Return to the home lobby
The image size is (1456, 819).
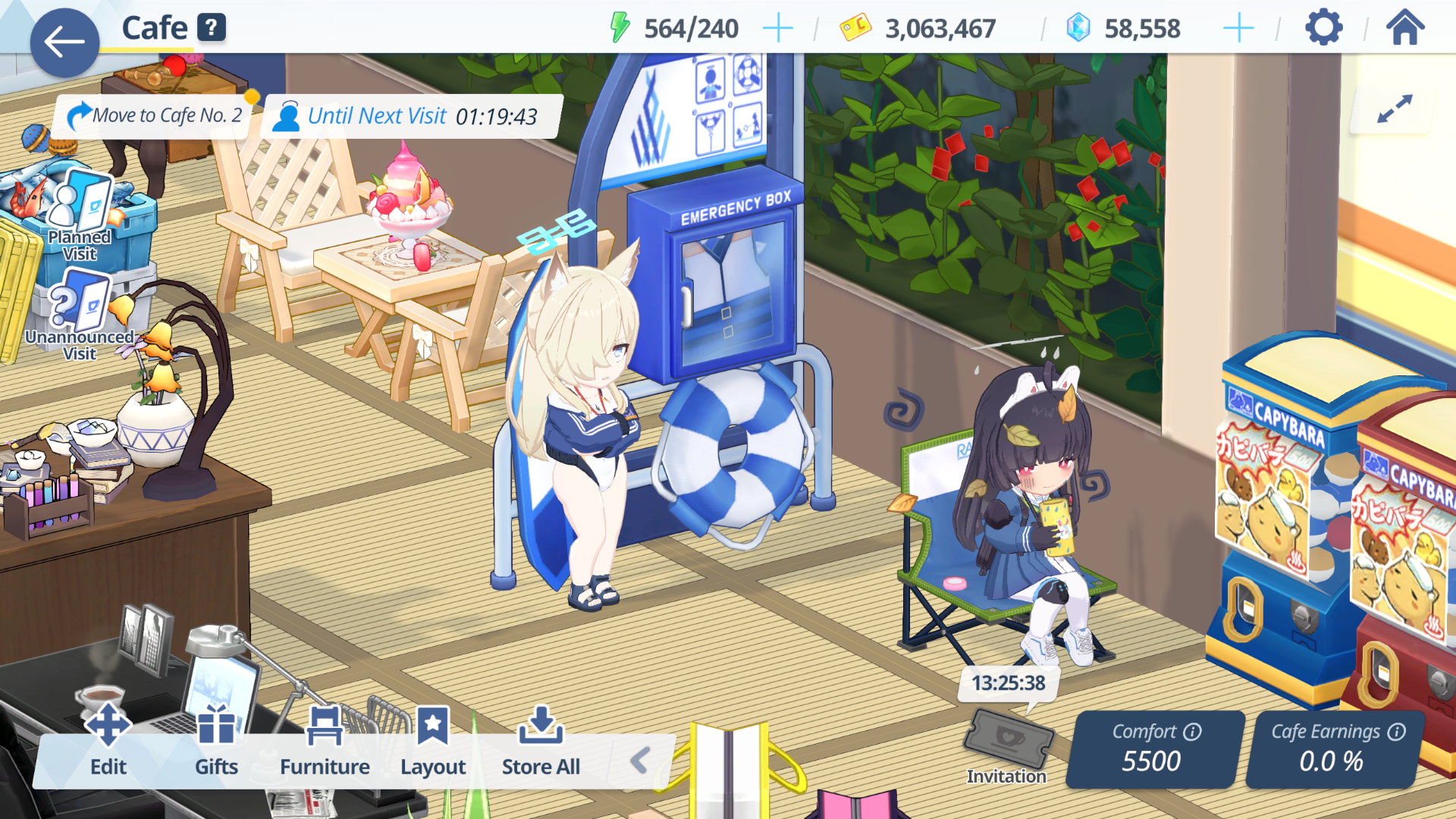click(x=1405, y=29)
